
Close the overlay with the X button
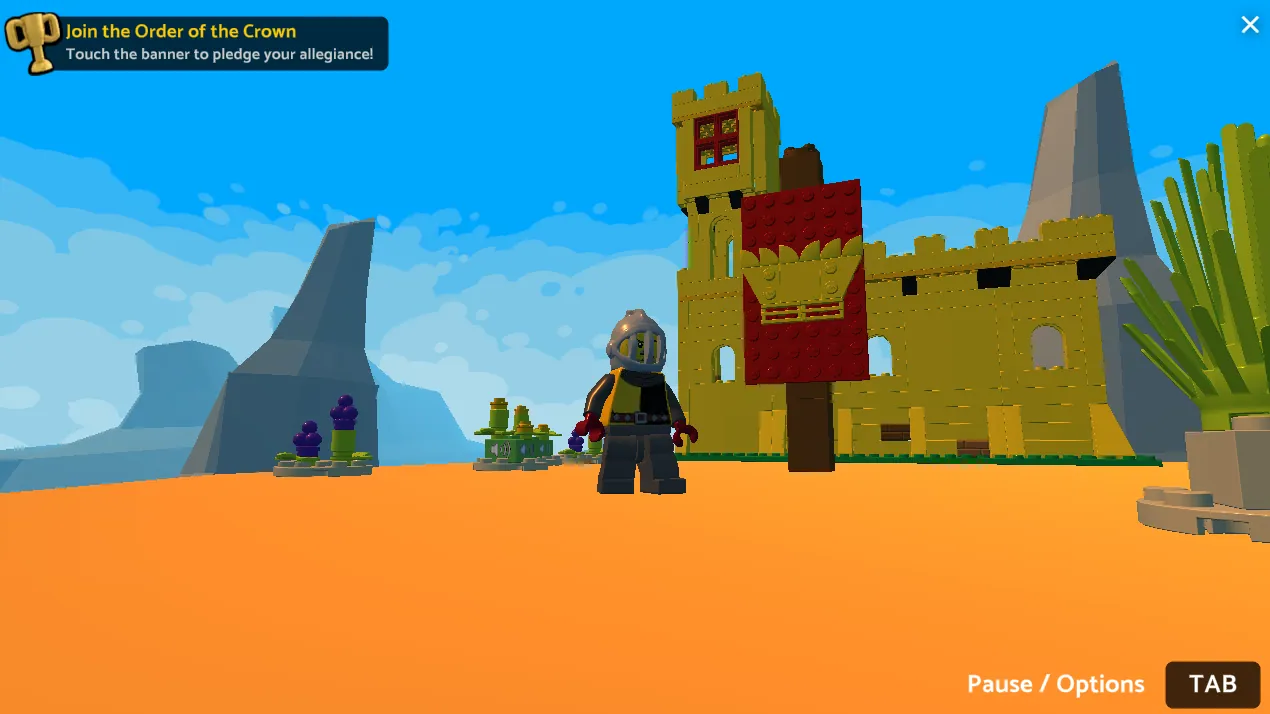[x=1249, y=25]
